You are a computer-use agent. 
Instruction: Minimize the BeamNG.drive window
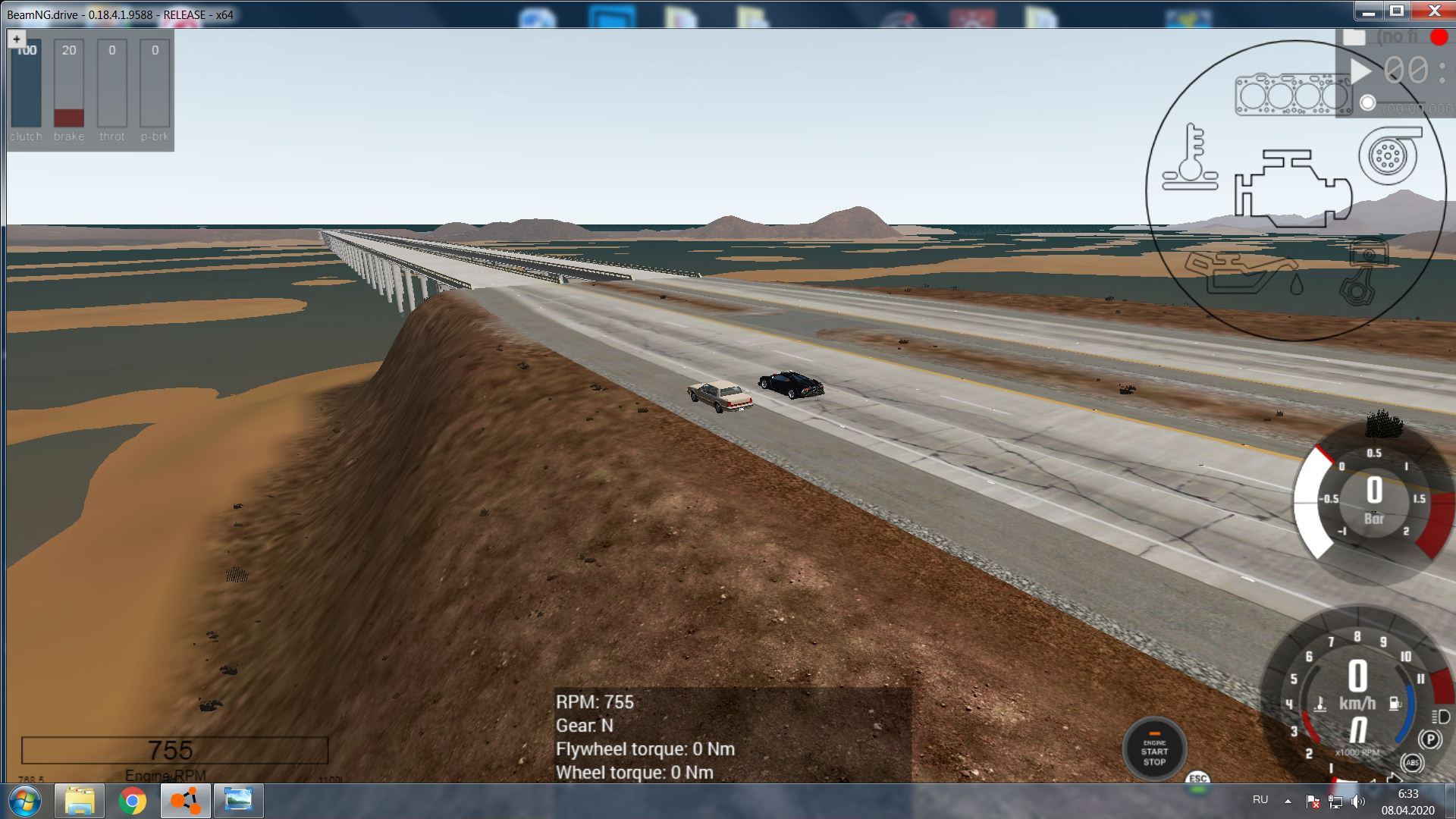click(1369, 11)
